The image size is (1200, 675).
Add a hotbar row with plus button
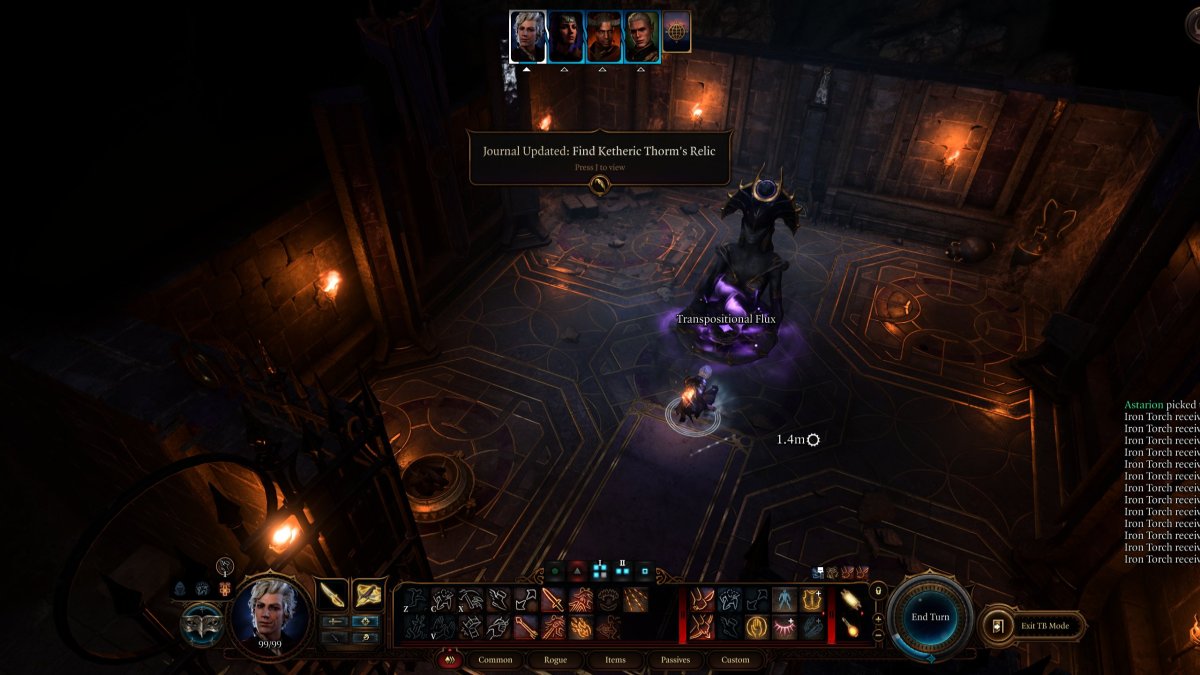pyautogui.click(x=878, y=618)
